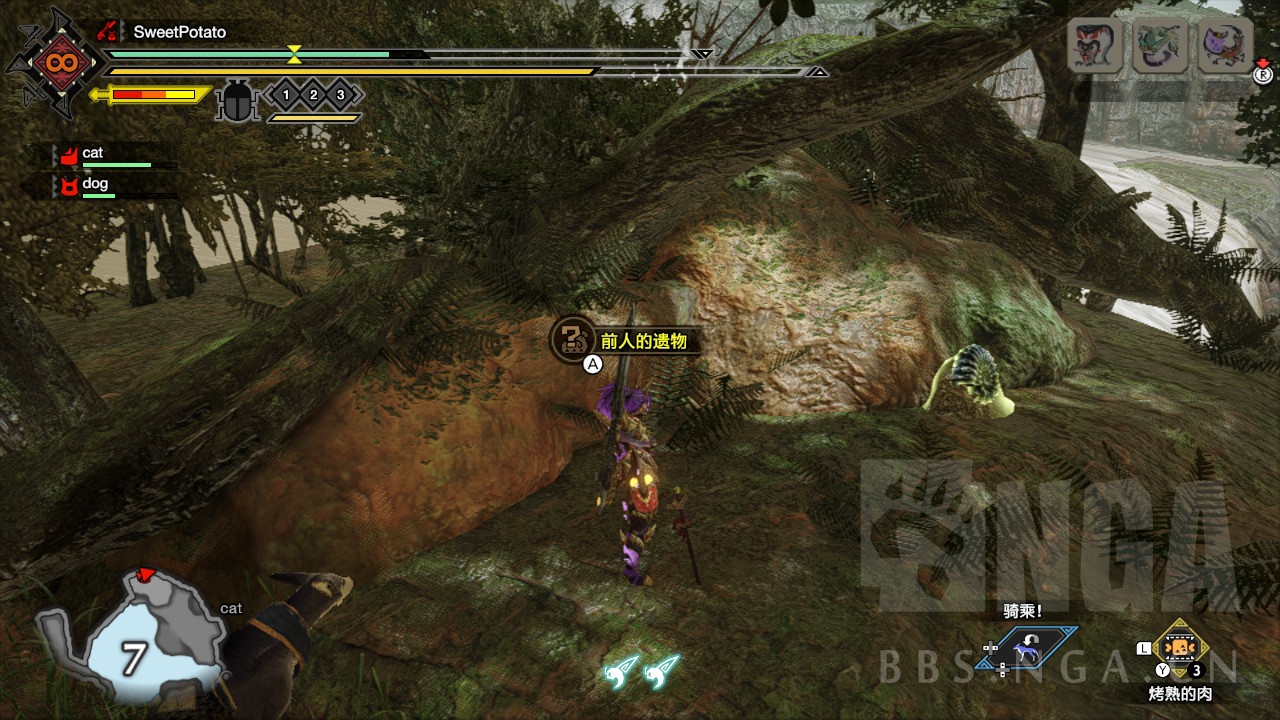Click the SweetPotato player name

pyautogui.click(x=180, y=32)
